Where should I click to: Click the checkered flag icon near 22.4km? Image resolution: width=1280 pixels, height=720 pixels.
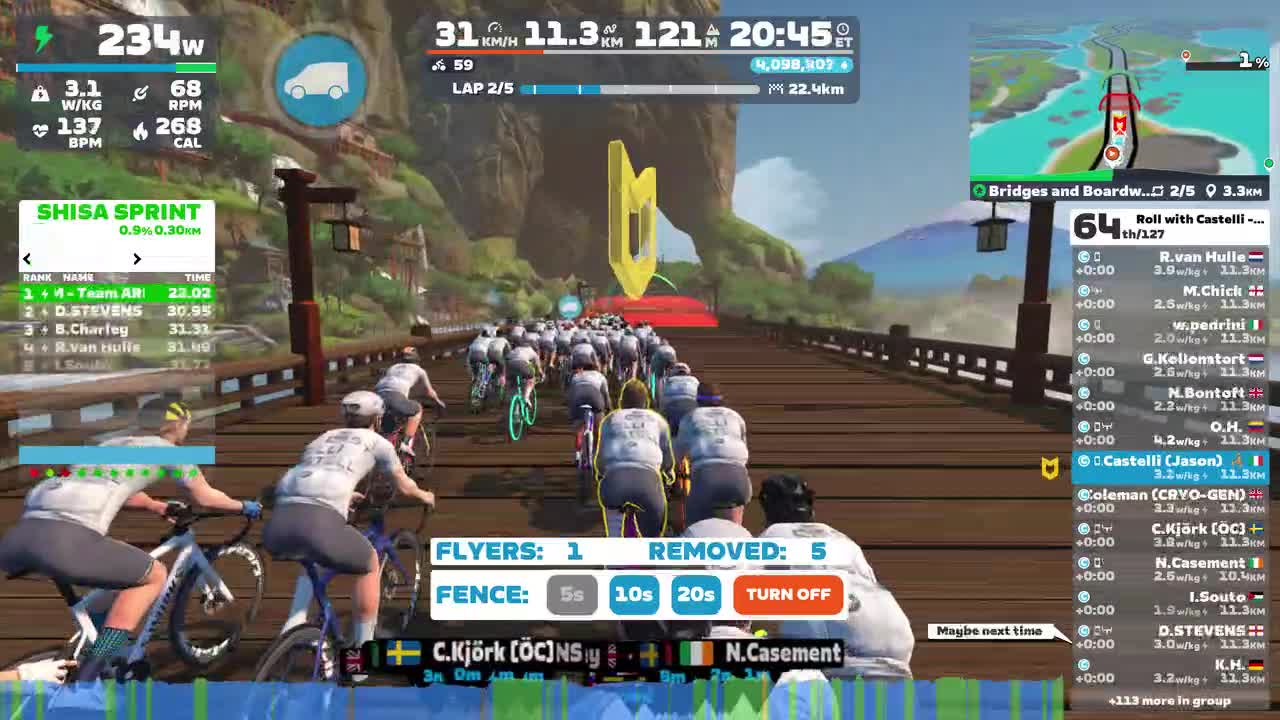pos(778,89)
